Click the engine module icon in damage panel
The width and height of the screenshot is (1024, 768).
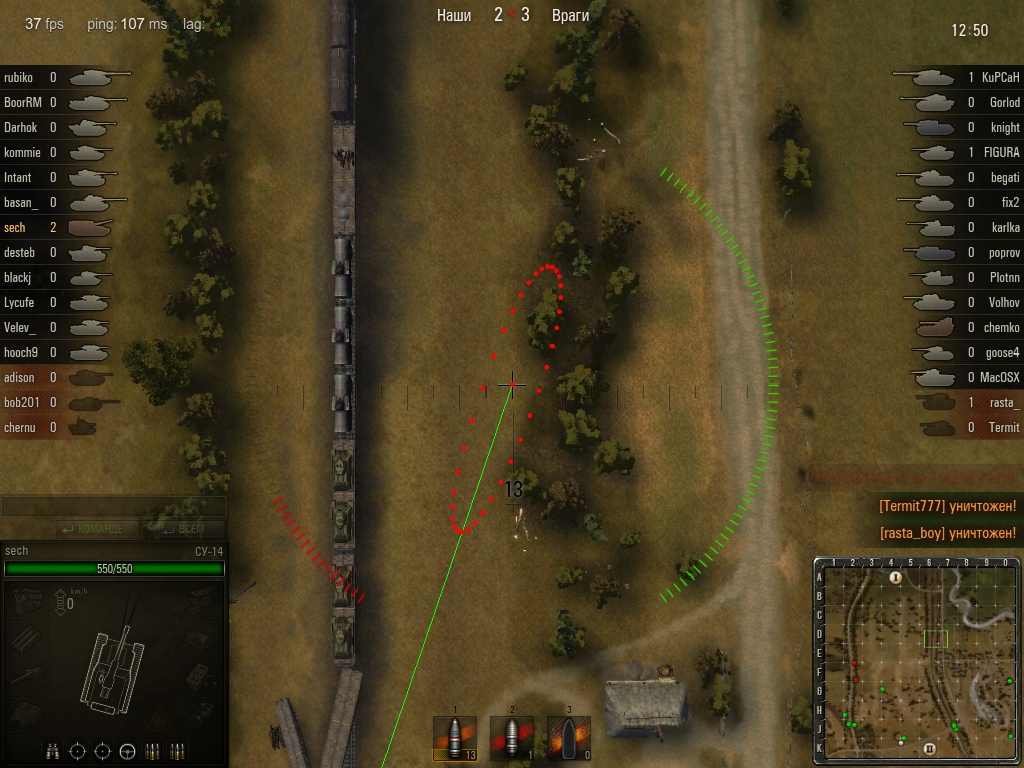27,600
